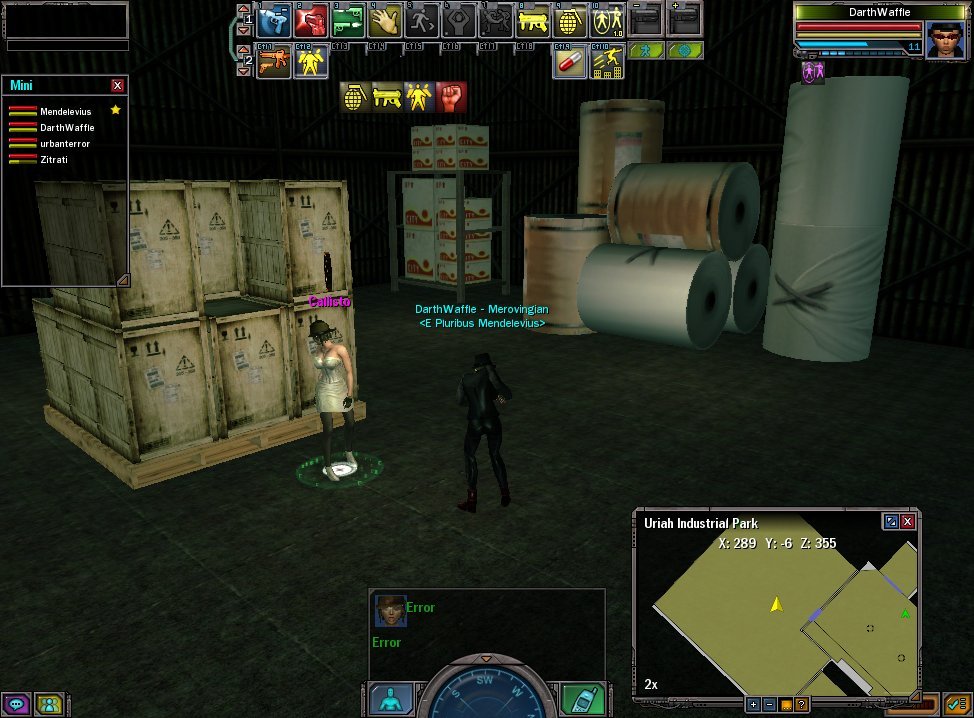
Task: Close the Mini team window
Action: 118,86
